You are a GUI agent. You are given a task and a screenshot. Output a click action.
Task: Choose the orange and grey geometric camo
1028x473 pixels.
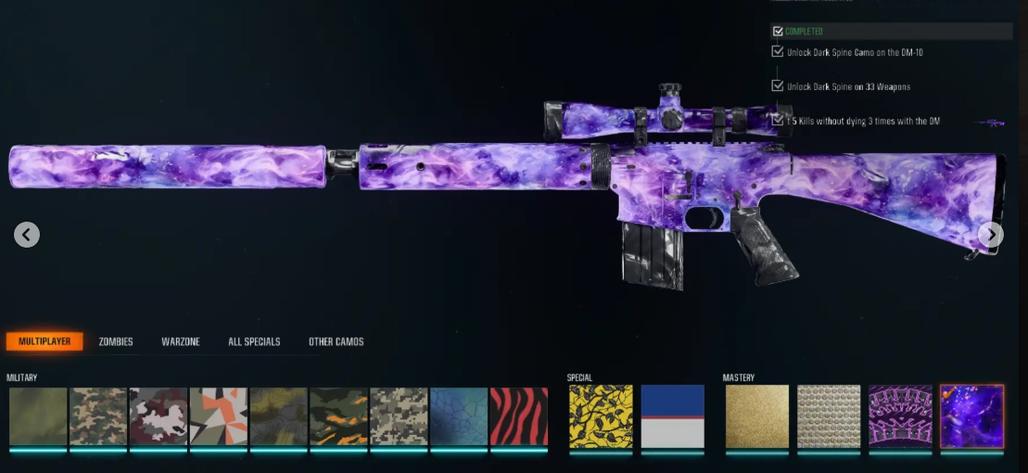218,416
